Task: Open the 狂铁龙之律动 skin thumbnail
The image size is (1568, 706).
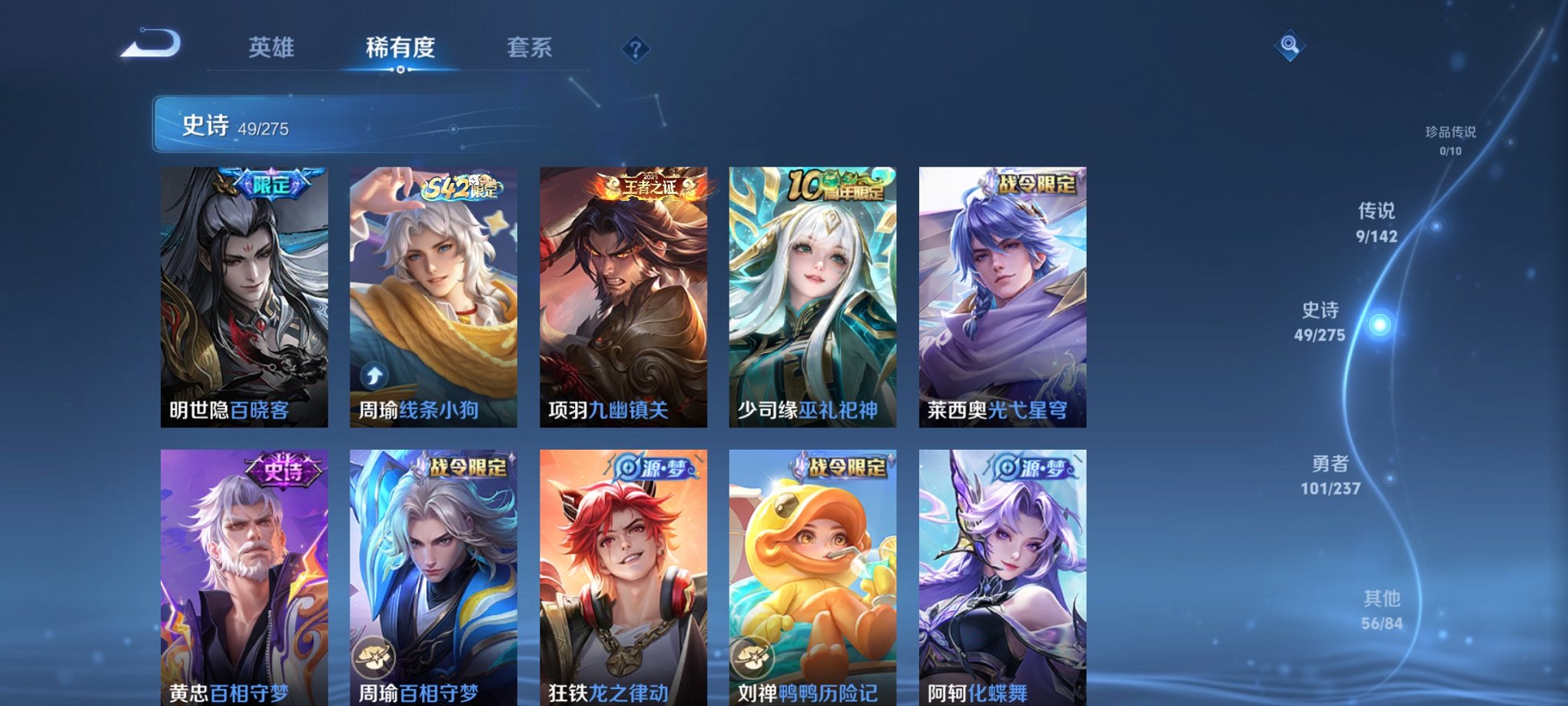Action: [x=623, y=577]
